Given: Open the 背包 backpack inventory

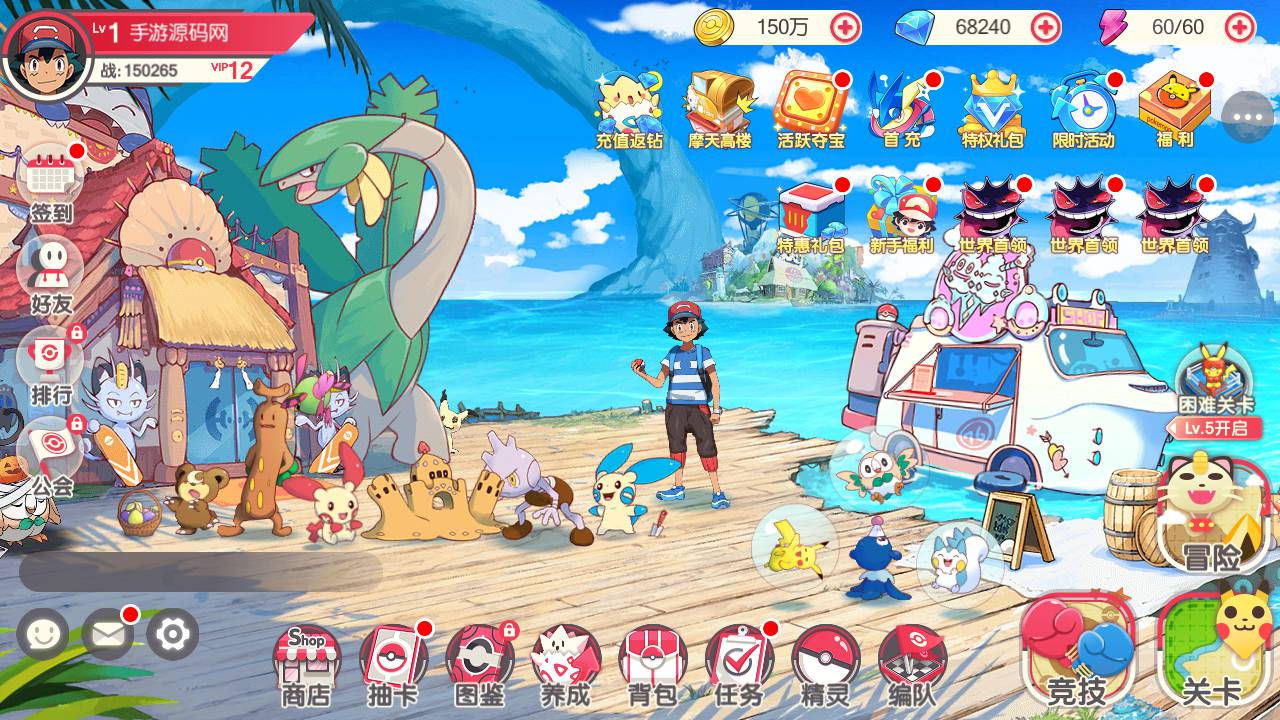Looking at the screenshot, I should tap(652, 662).
